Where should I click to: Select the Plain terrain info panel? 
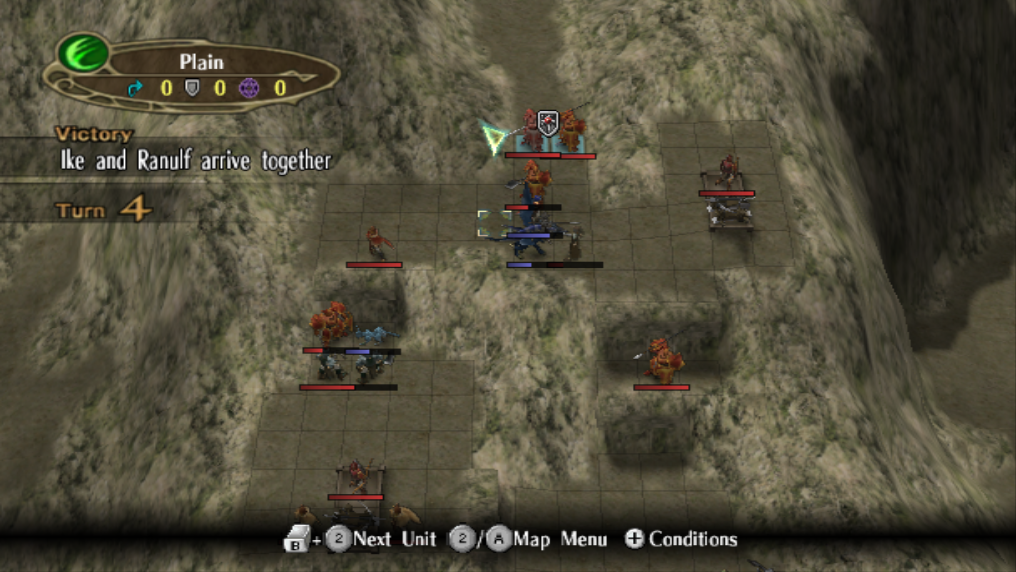coord(200,75)
